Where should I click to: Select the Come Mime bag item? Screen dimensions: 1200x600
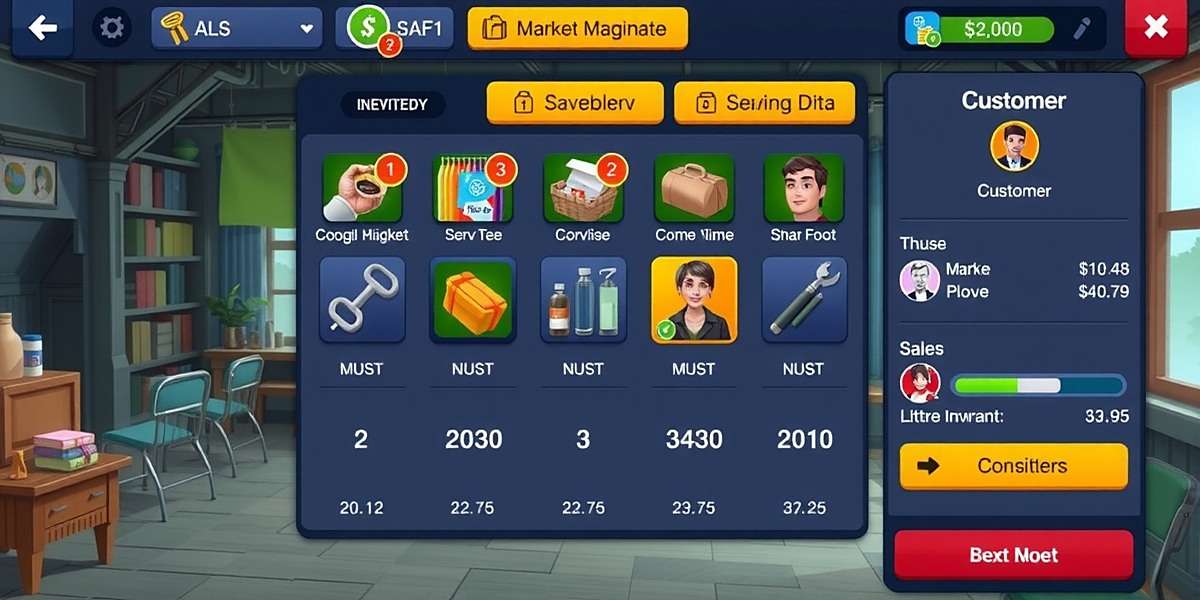[694, 189]
